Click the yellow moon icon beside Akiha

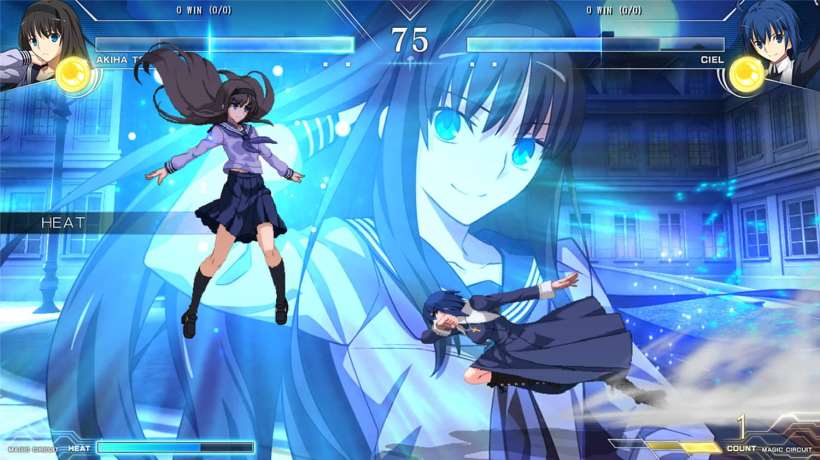click(74, 73)
